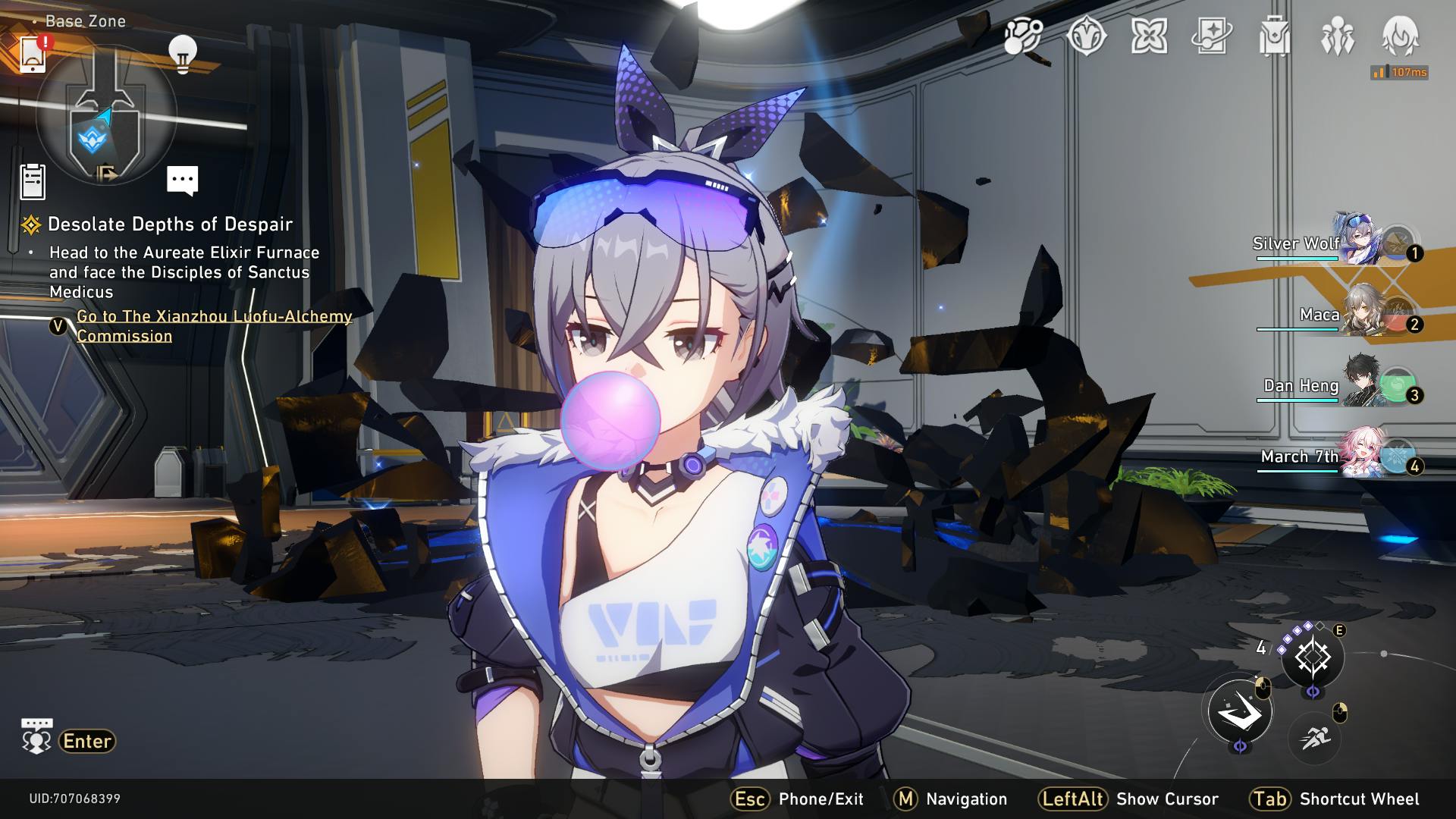
Task: Open the inventory suitcase icon
Action: click(1274, 36)
